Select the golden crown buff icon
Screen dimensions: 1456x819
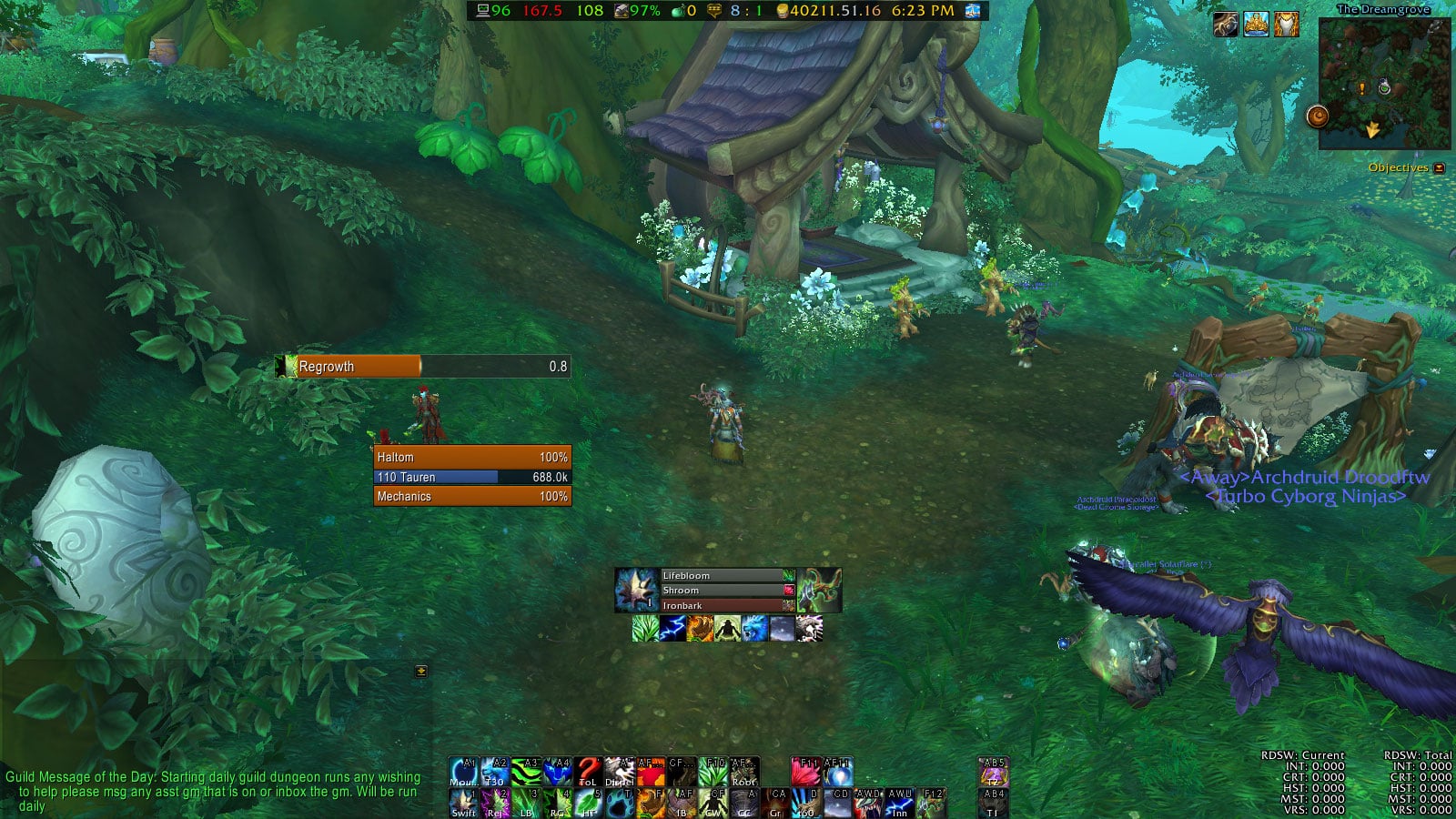[x=1256, y=25]
